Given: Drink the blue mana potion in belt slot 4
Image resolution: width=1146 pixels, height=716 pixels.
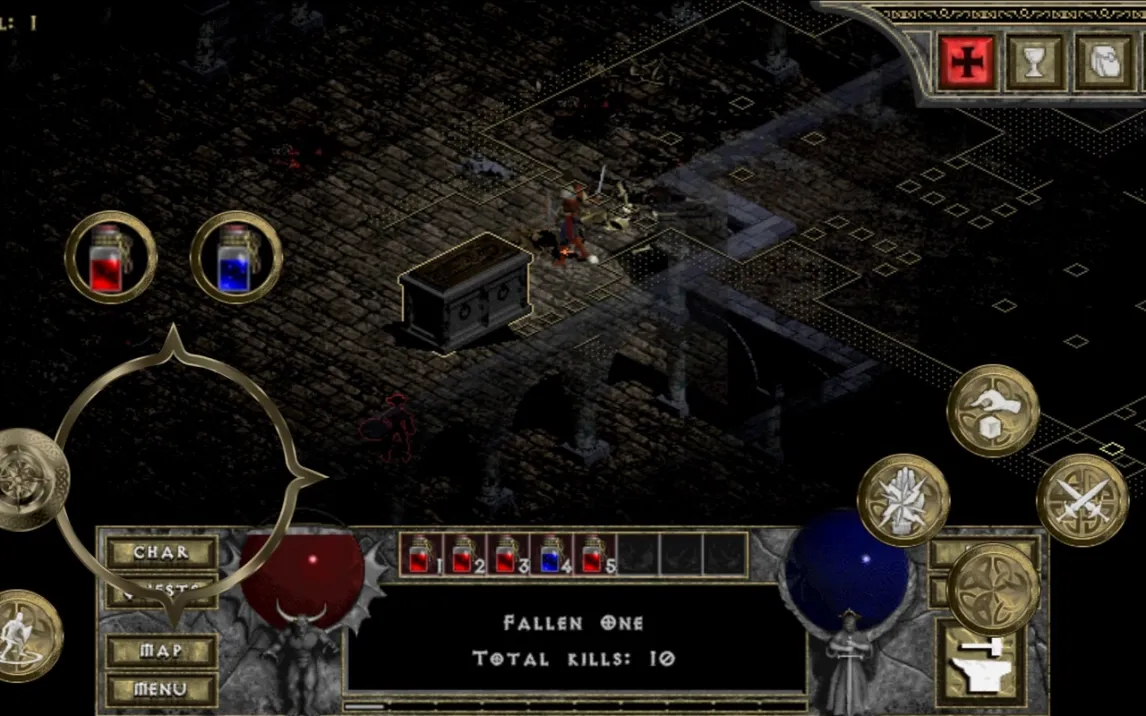Looking at the screenshot, I should coord(552,555).
